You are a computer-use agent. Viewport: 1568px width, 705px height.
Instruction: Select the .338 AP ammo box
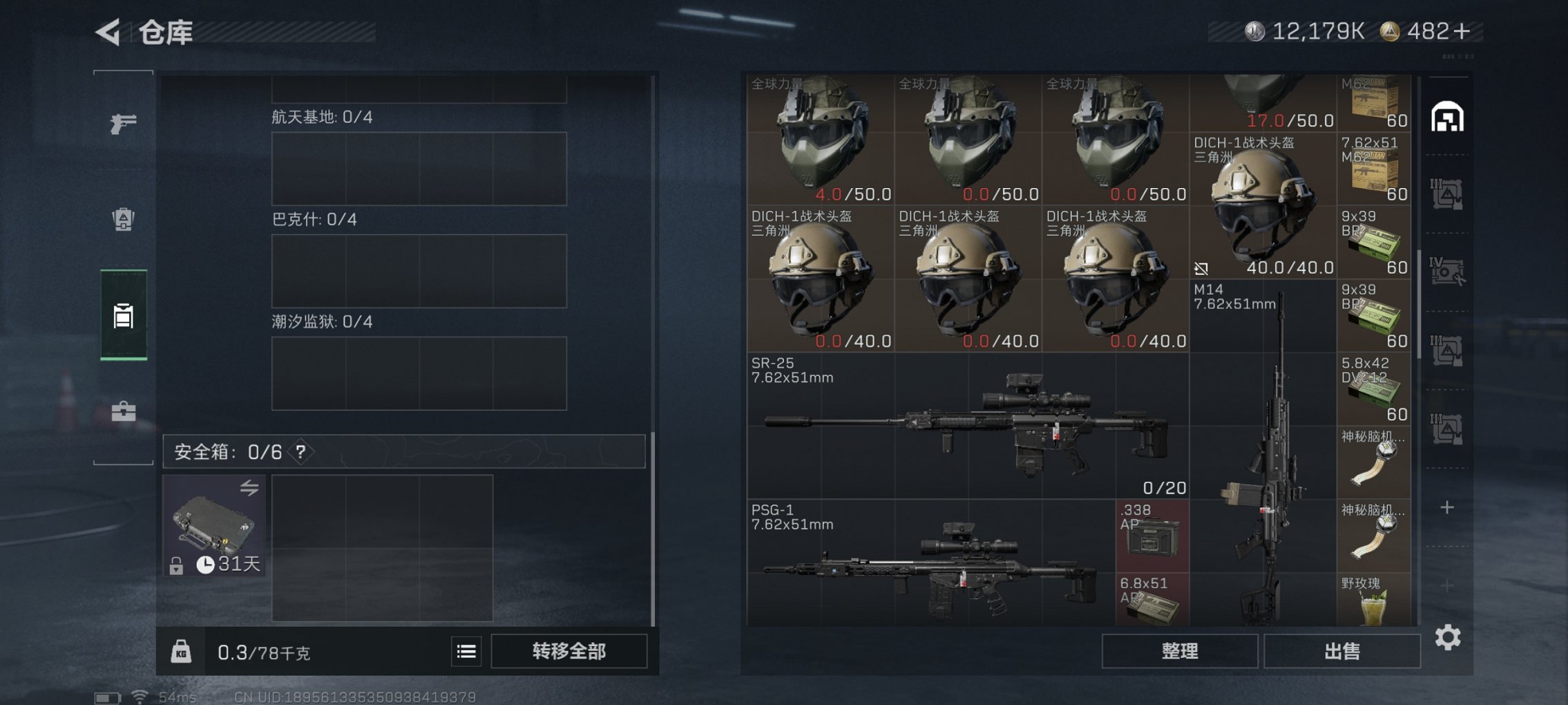[1151, 536]
